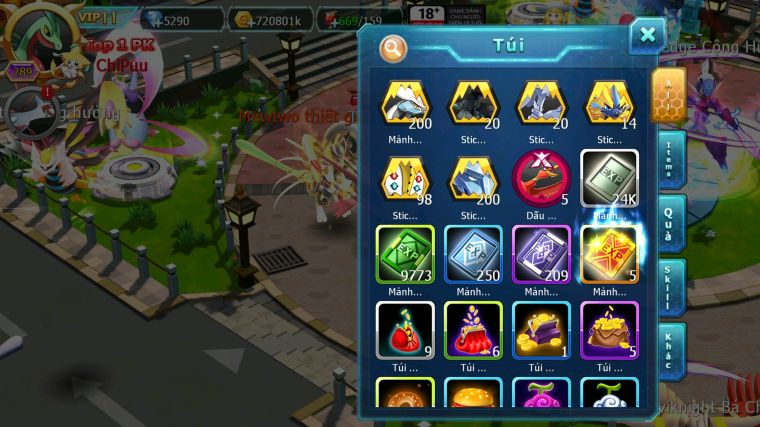
Task: Select the brown gold sack Túi item
Action: 609,331
